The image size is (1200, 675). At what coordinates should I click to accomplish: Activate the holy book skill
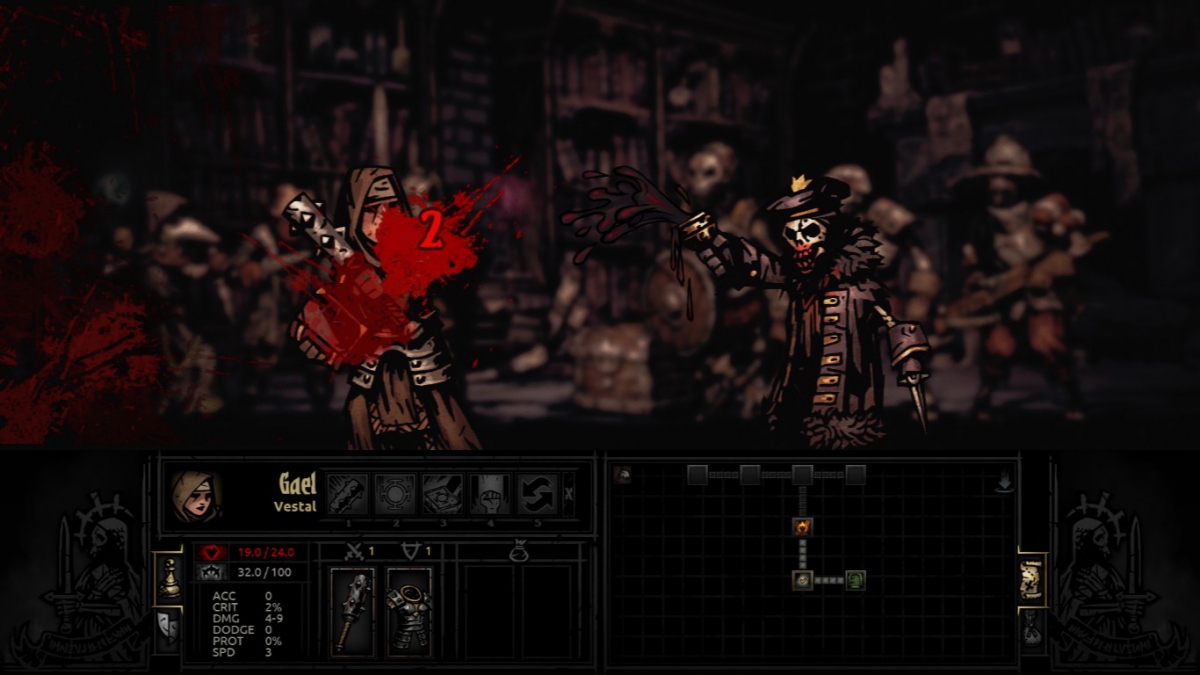pyautogui.click(x=442, y=494)
